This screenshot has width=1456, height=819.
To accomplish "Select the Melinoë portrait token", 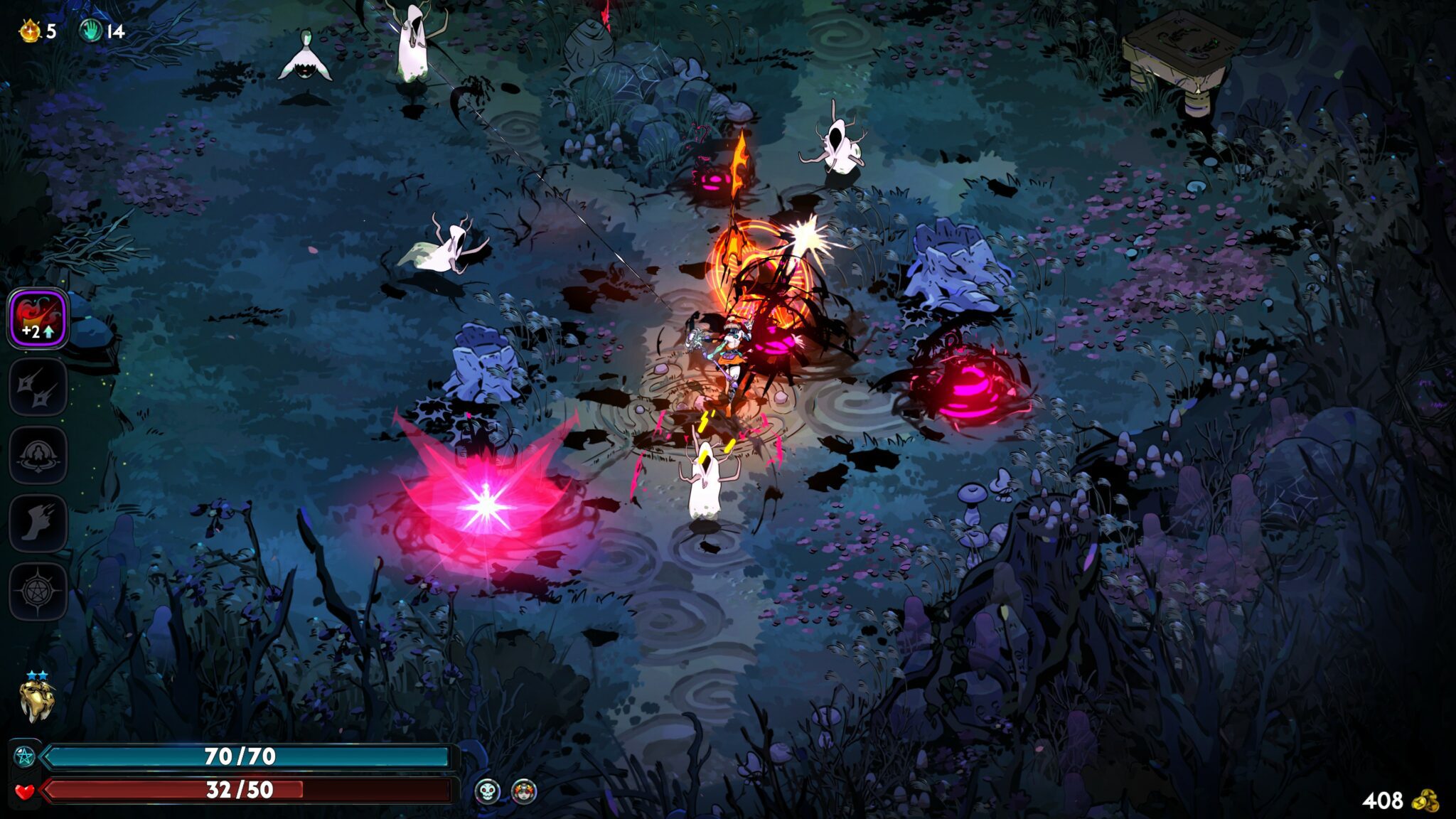I will pos(524,791).
